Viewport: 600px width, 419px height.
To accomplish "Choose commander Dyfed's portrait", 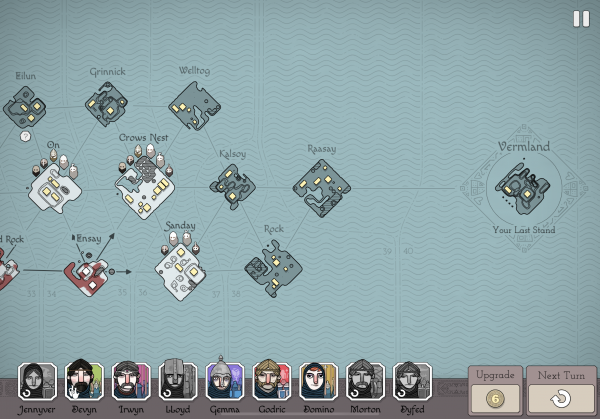I will click(412, 381).
